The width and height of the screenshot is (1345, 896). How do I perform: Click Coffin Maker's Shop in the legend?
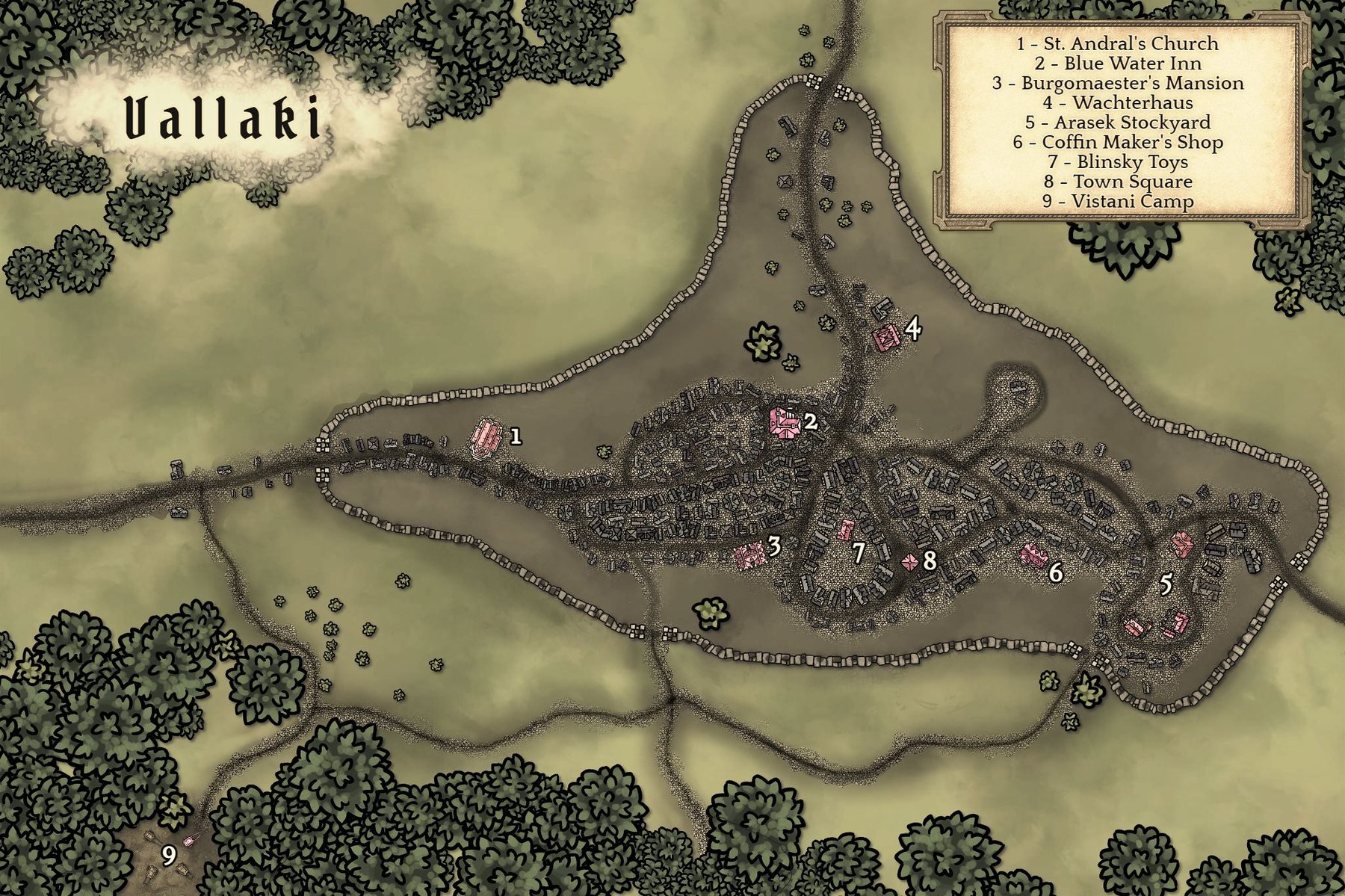pos(1117,142)
